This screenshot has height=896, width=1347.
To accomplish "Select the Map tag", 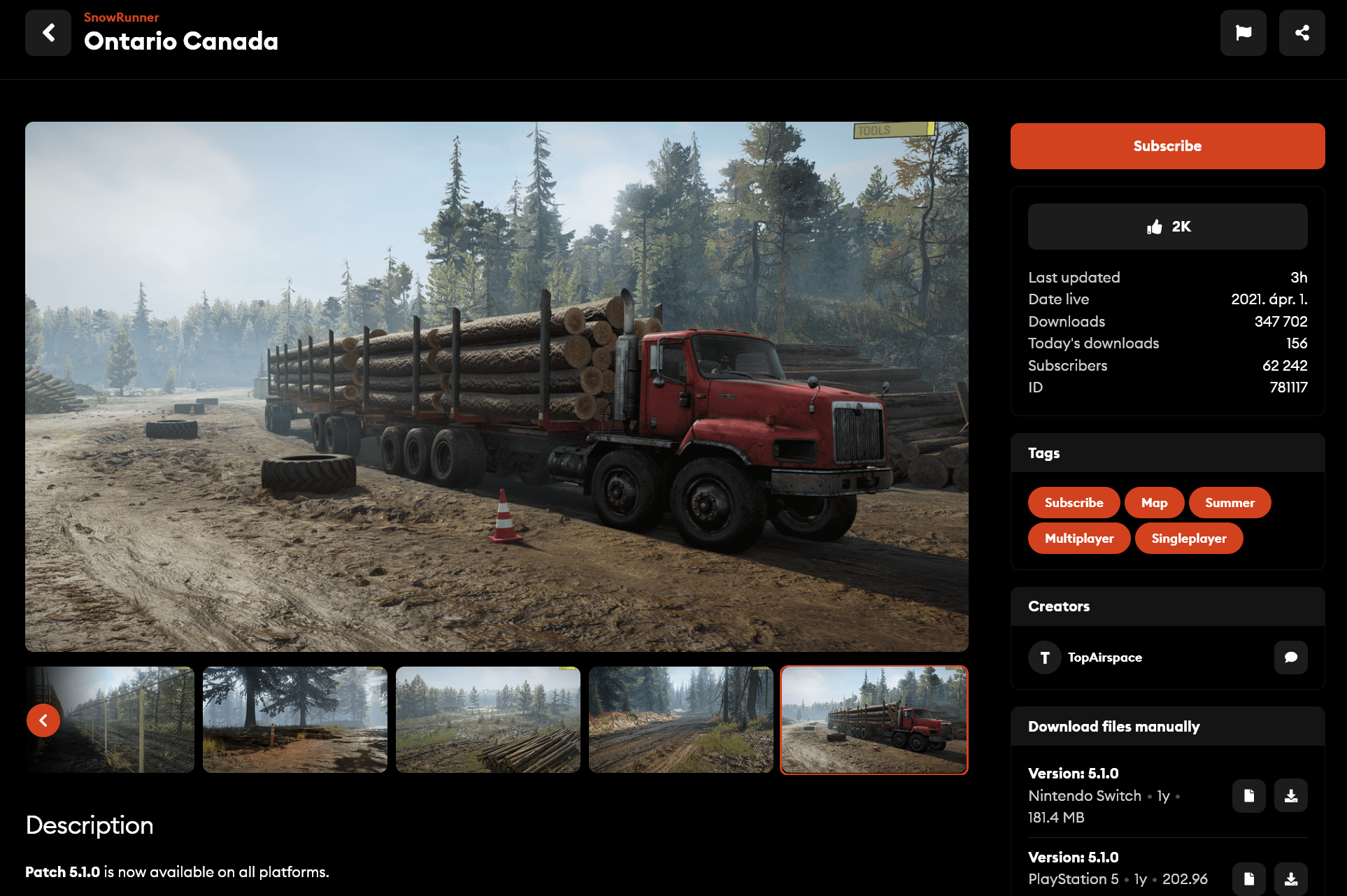I will (x=1154, y=503).
